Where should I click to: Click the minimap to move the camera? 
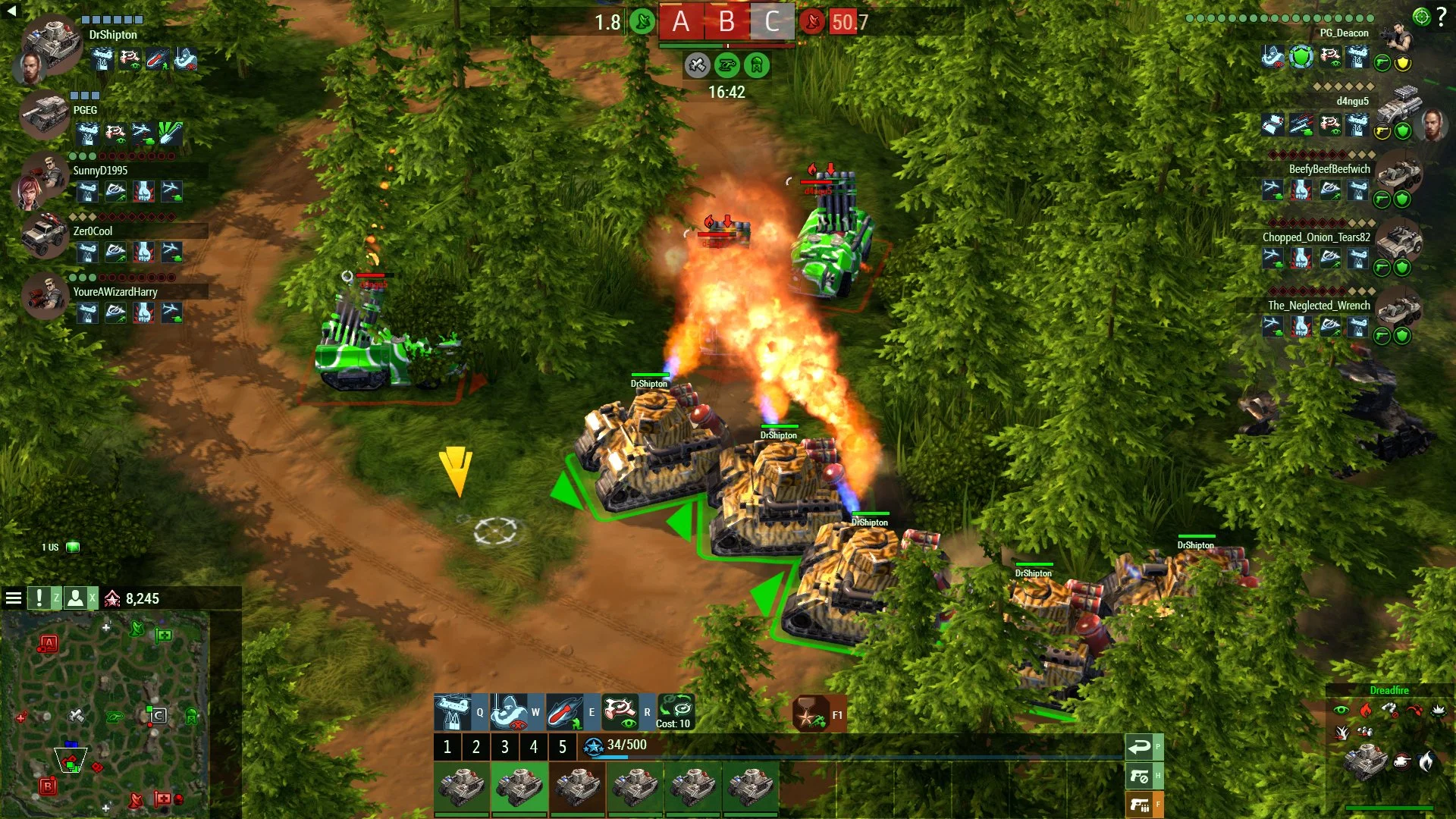click(x=106, y=713)
